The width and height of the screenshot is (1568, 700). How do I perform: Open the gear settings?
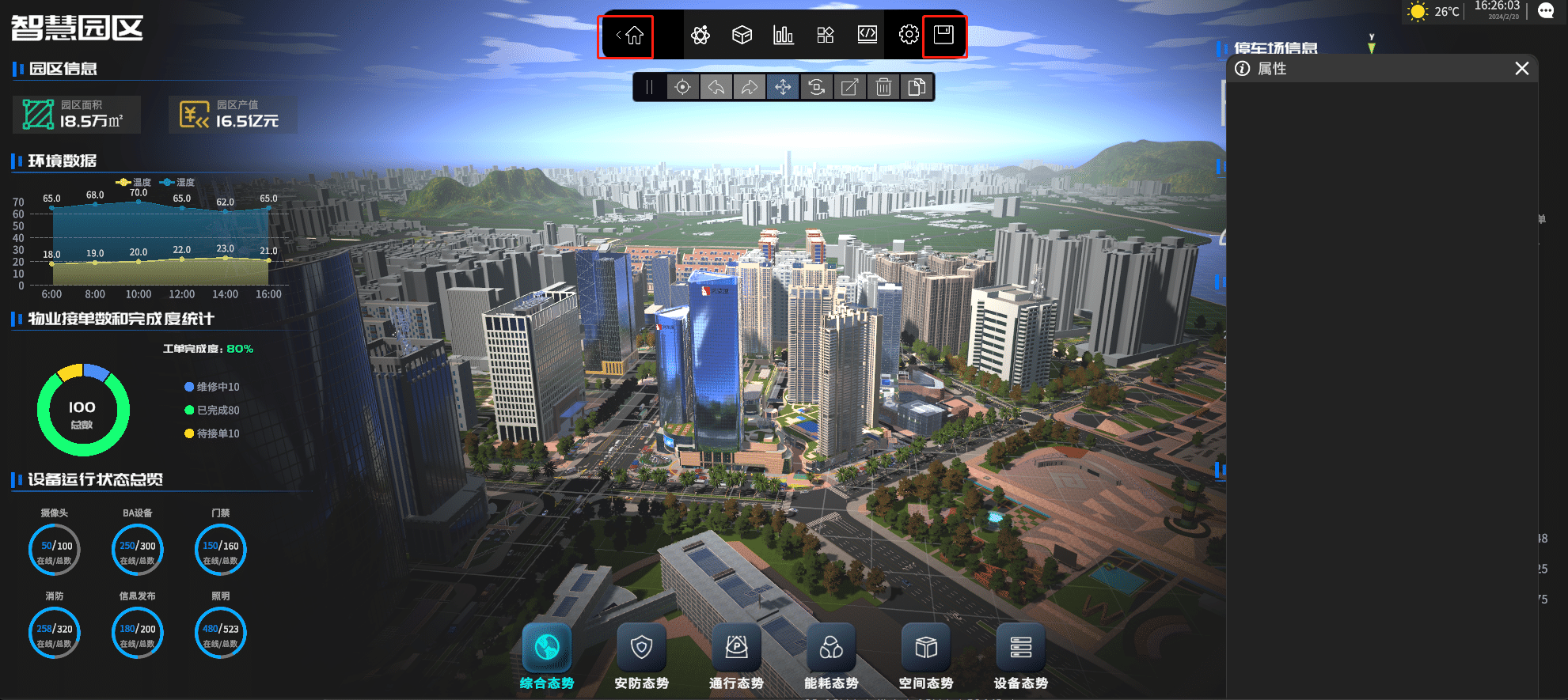(x=909, y=35)
